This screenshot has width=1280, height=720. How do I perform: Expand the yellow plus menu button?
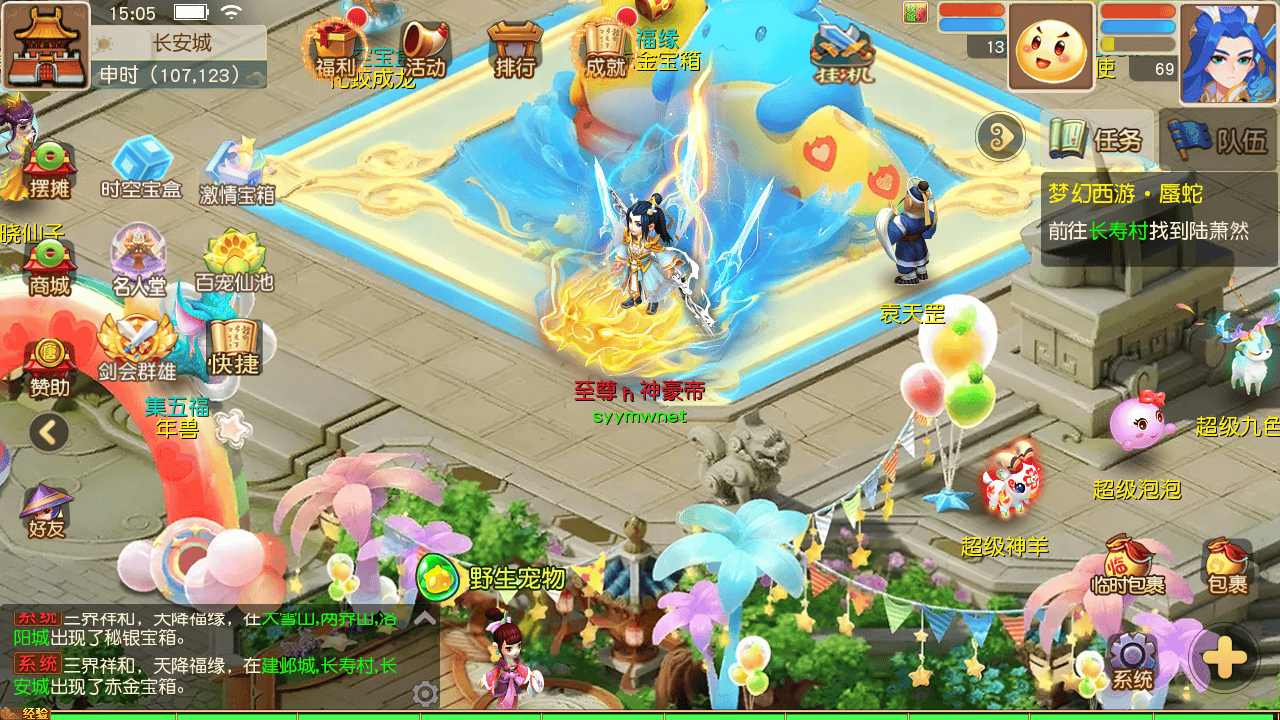1225,658
